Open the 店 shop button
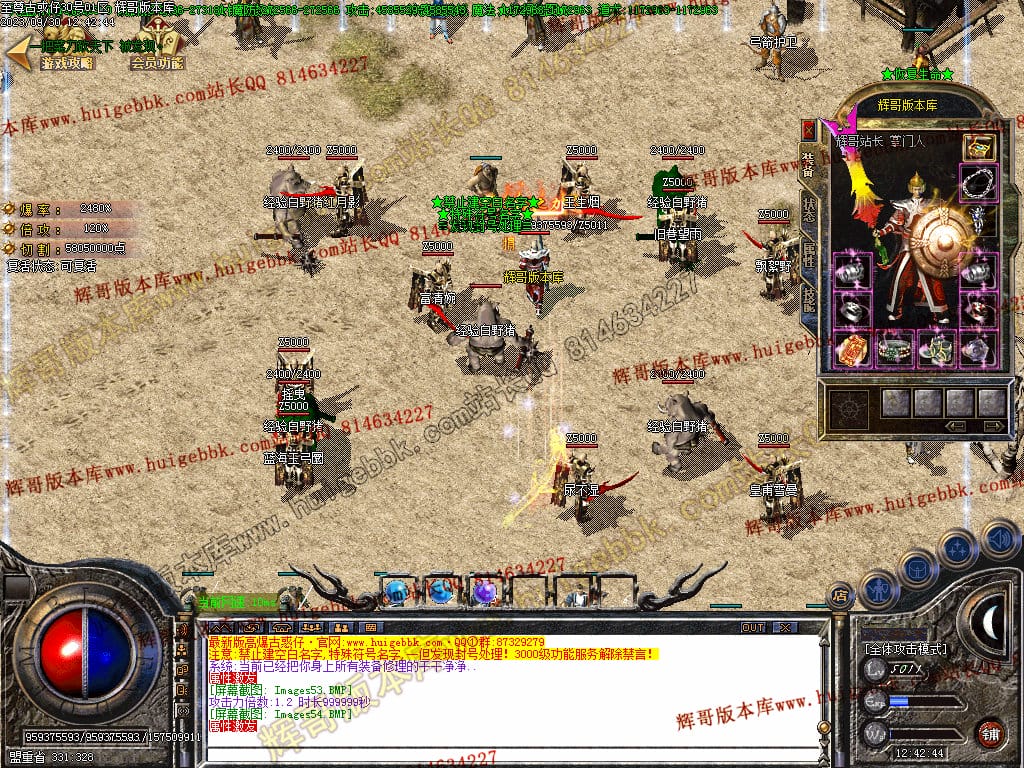Image resolution: width=1024 pixels, height=768 pixels. pyautogui.click(x=841, y=596)
